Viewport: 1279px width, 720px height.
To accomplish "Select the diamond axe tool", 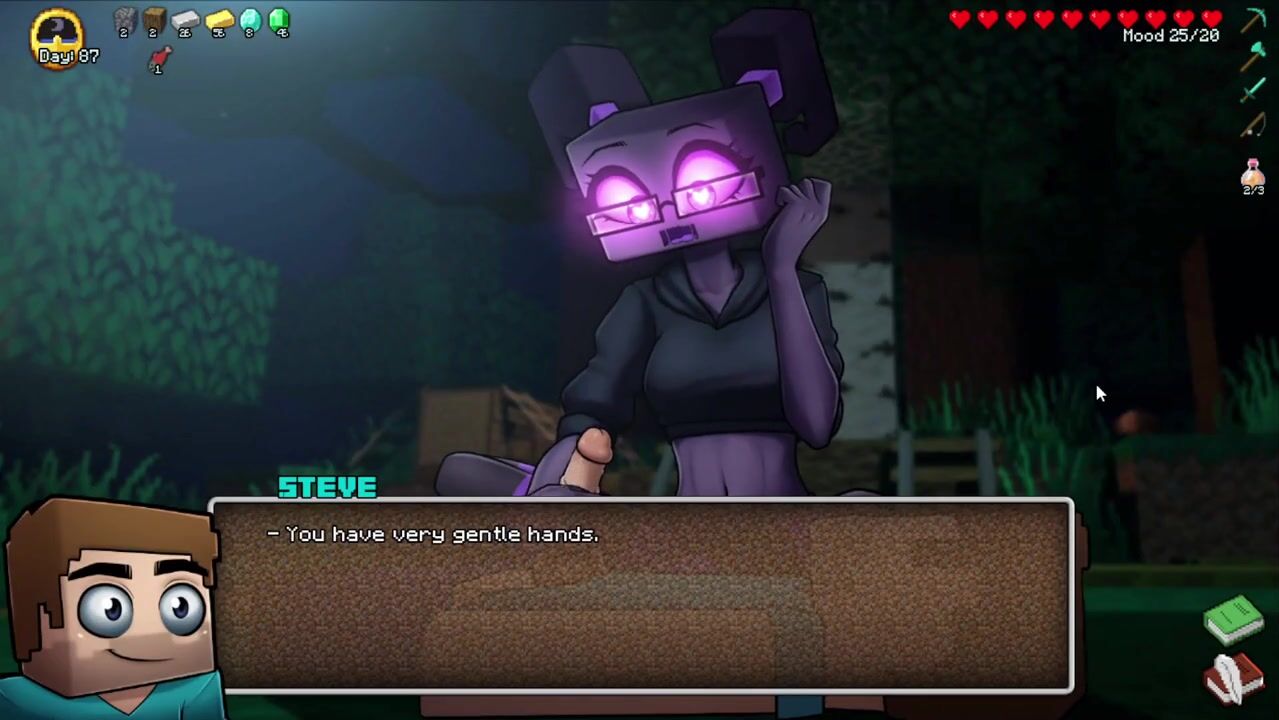I will (1253, 56).
